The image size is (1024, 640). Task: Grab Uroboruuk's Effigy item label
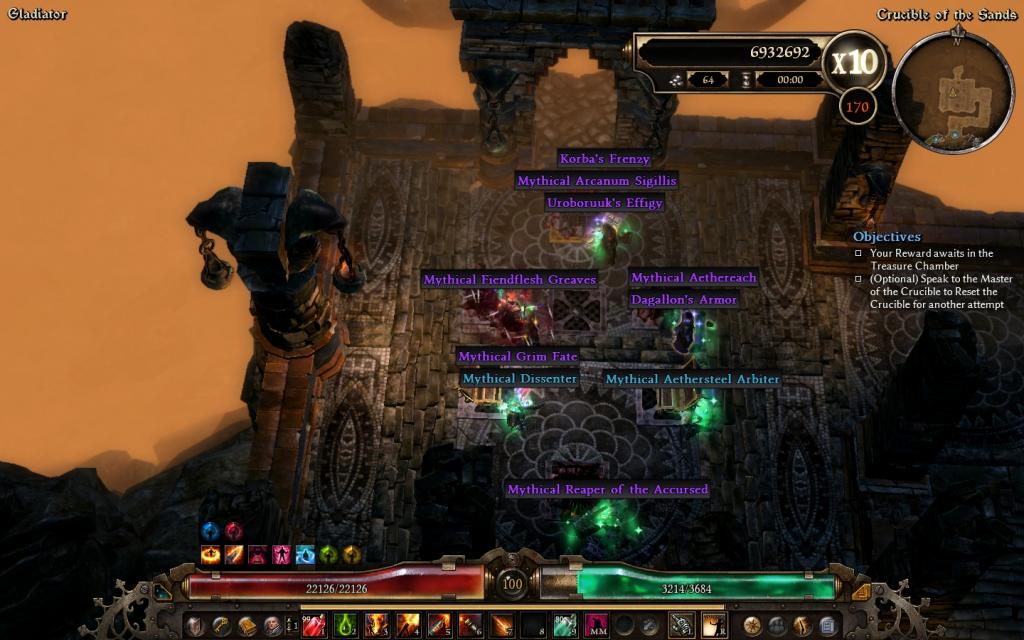coord(604,203)
